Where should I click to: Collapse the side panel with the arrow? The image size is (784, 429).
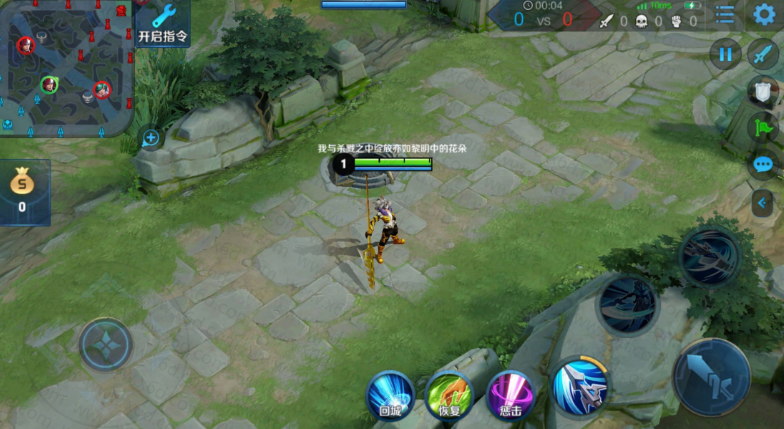(x=764, y=202)
